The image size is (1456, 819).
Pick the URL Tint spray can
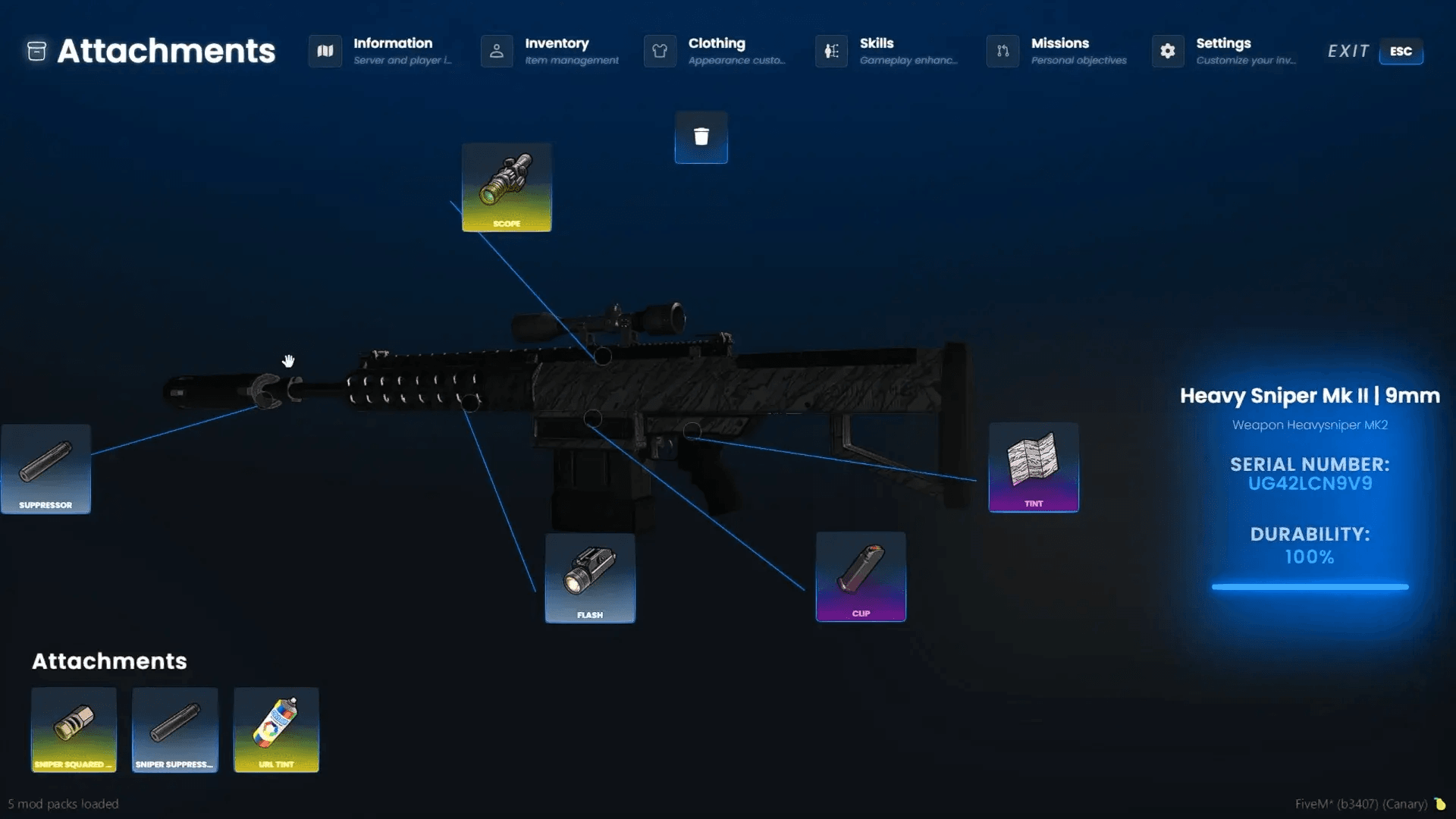pyautogui.click(x=276, y=730)
